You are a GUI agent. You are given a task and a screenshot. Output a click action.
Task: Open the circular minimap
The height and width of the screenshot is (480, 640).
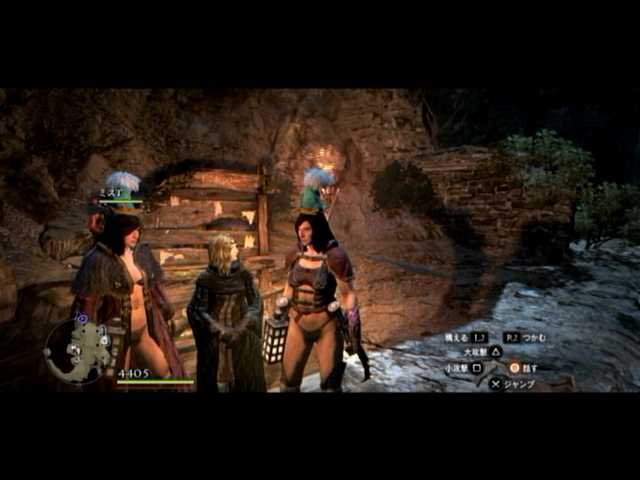point(77,350)
